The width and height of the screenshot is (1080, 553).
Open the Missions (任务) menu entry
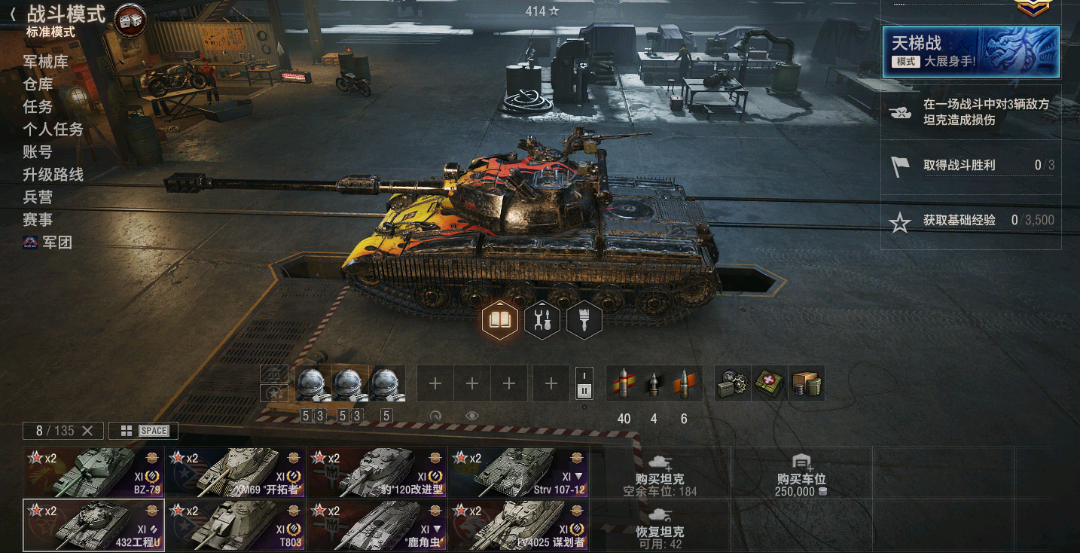38,106
